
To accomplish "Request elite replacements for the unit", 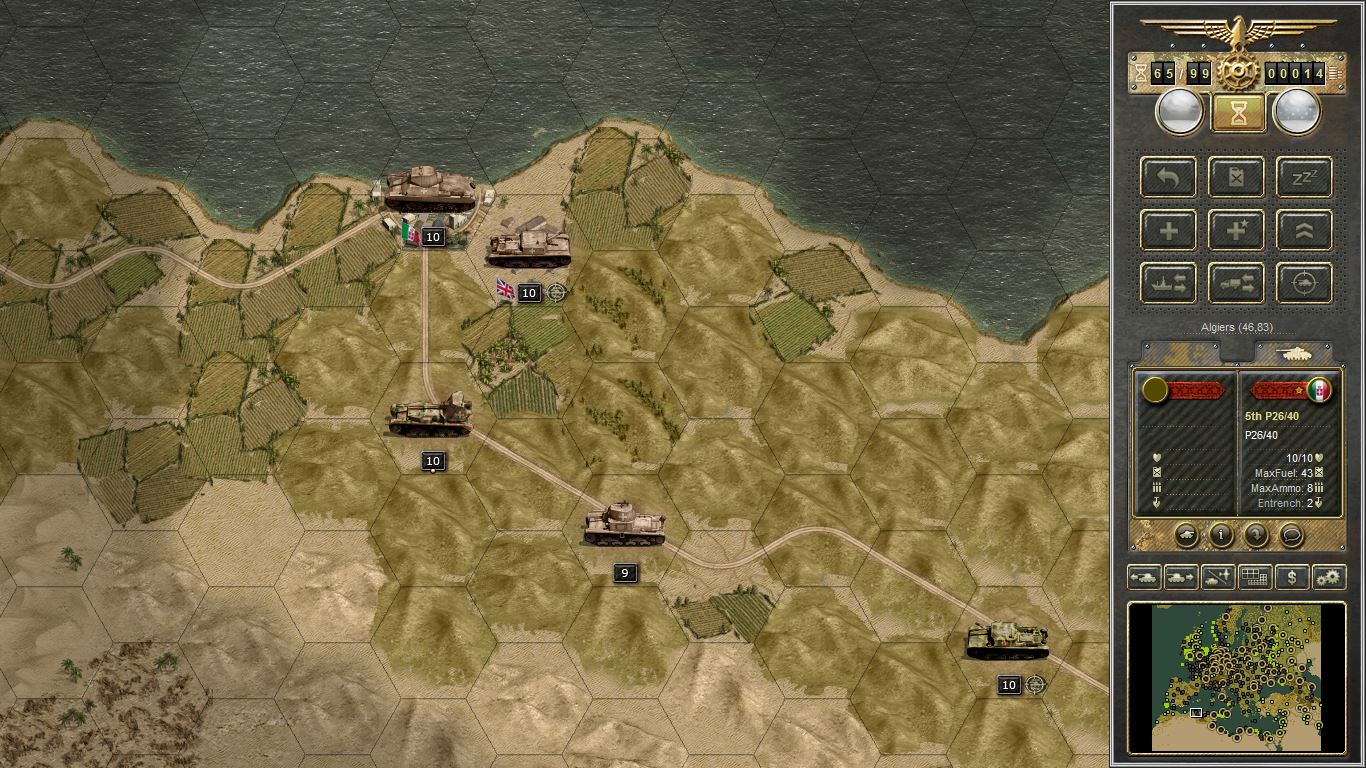I will [x=1236, y=229].
